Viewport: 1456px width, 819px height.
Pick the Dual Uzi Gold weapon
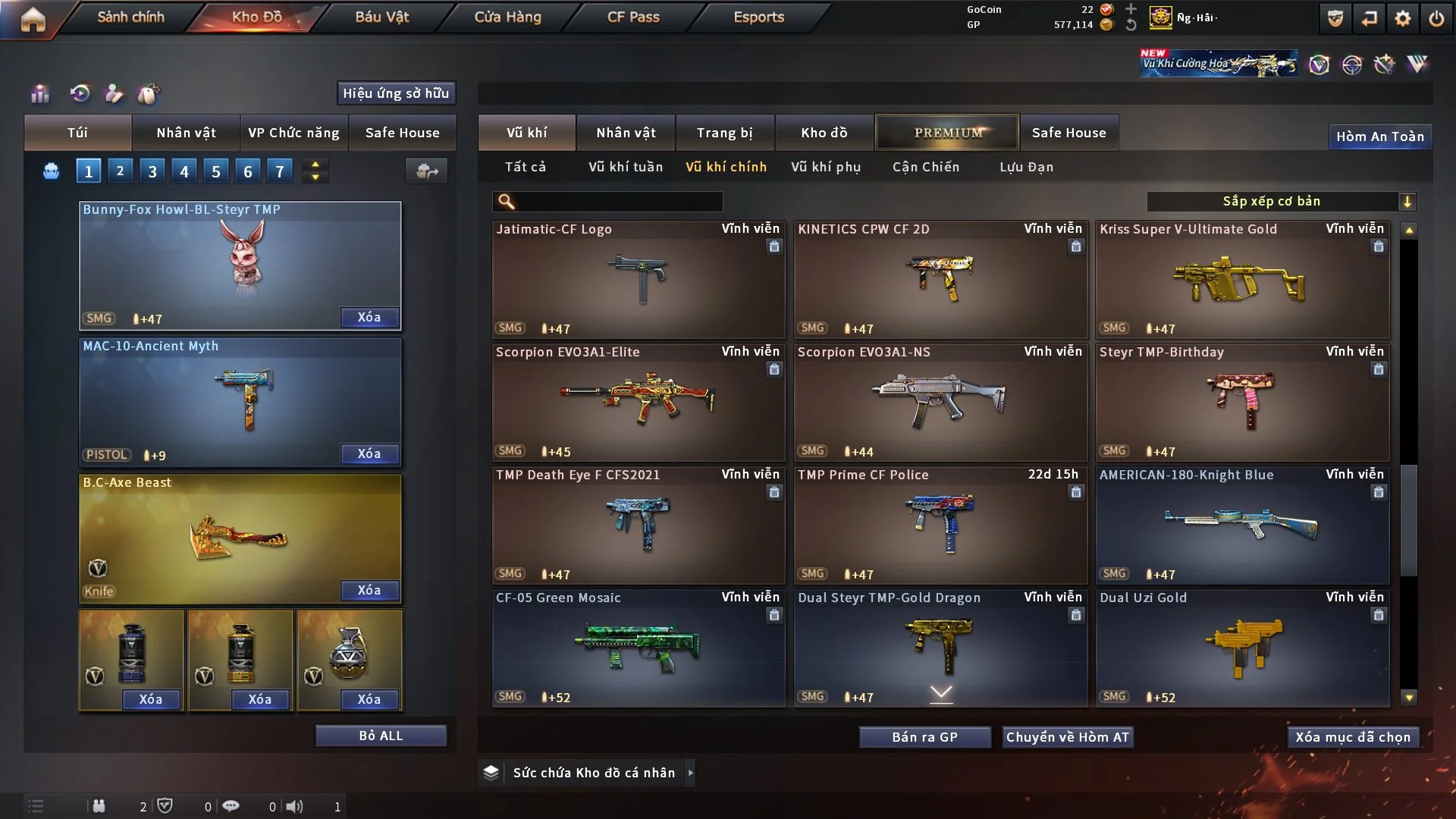point(1242,649)
